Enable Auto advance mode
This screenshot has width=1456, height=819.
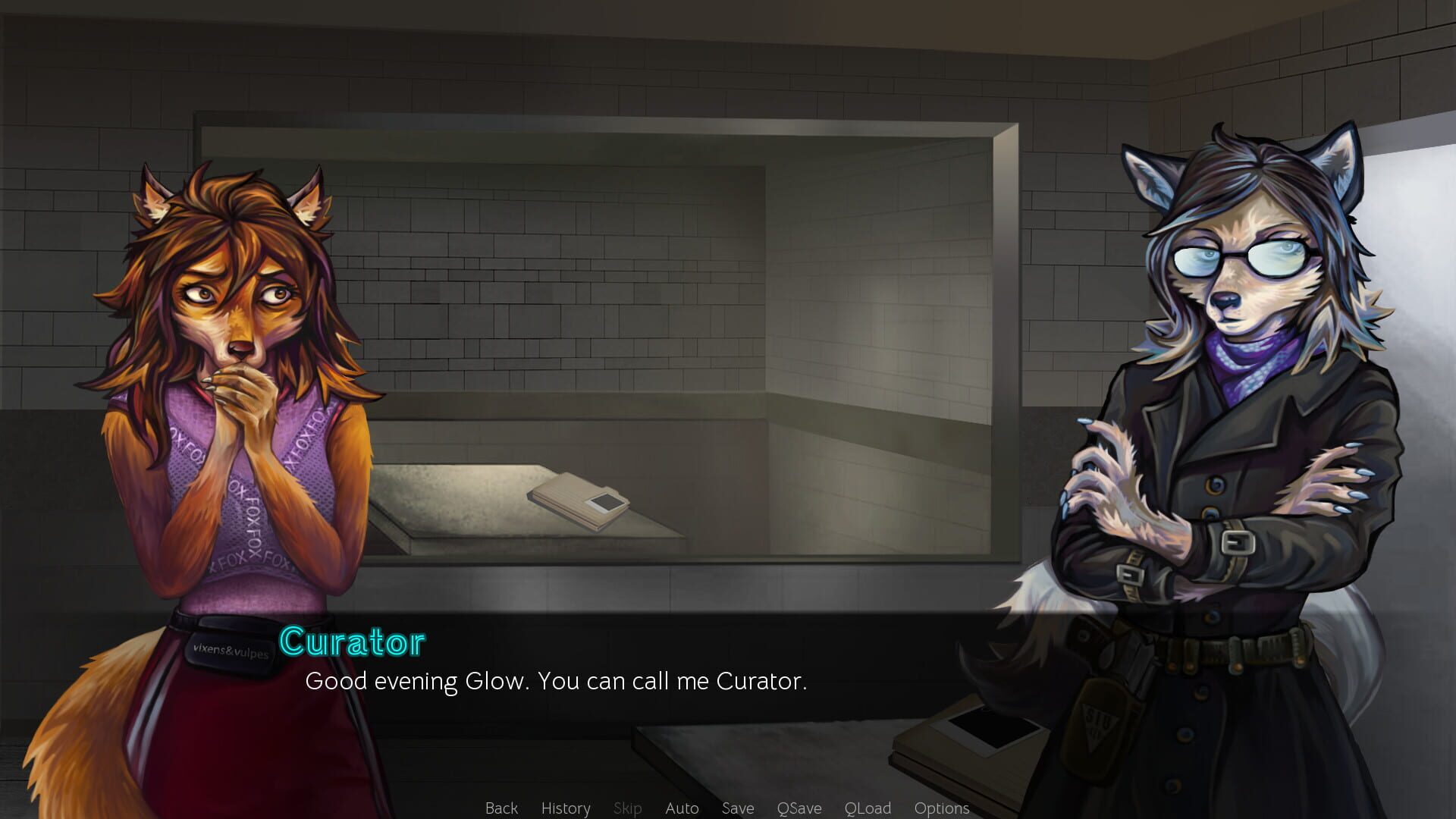682,808
